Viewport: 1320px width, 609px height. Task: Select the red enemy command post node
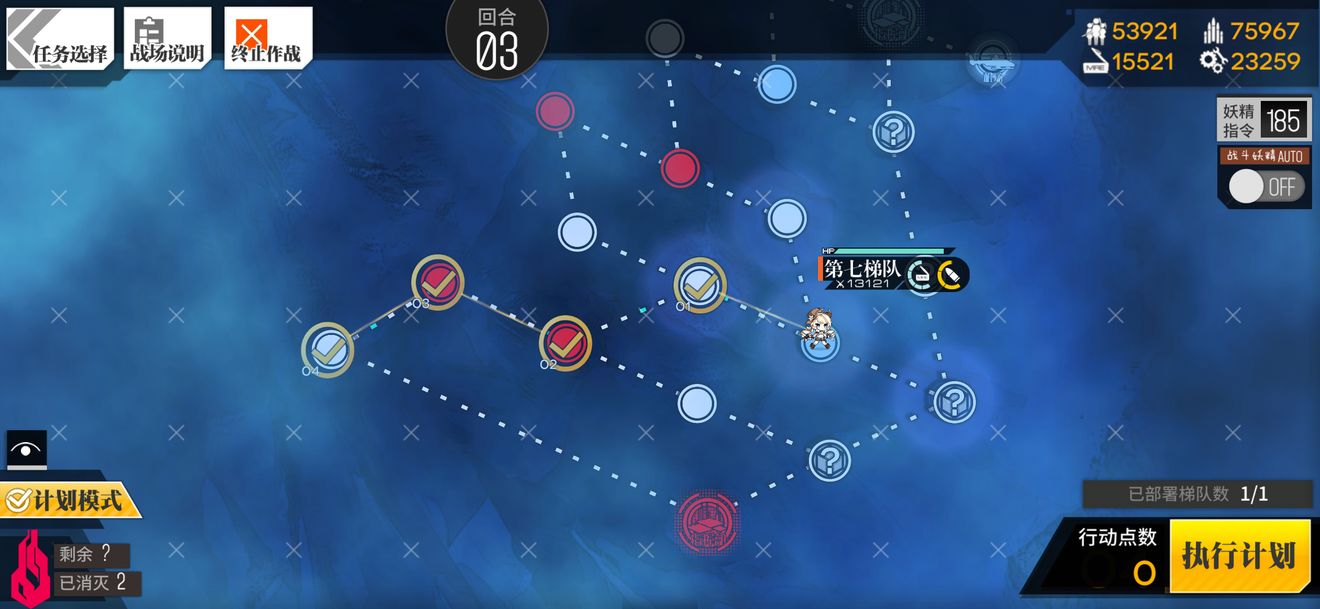(x=708, y=521)
